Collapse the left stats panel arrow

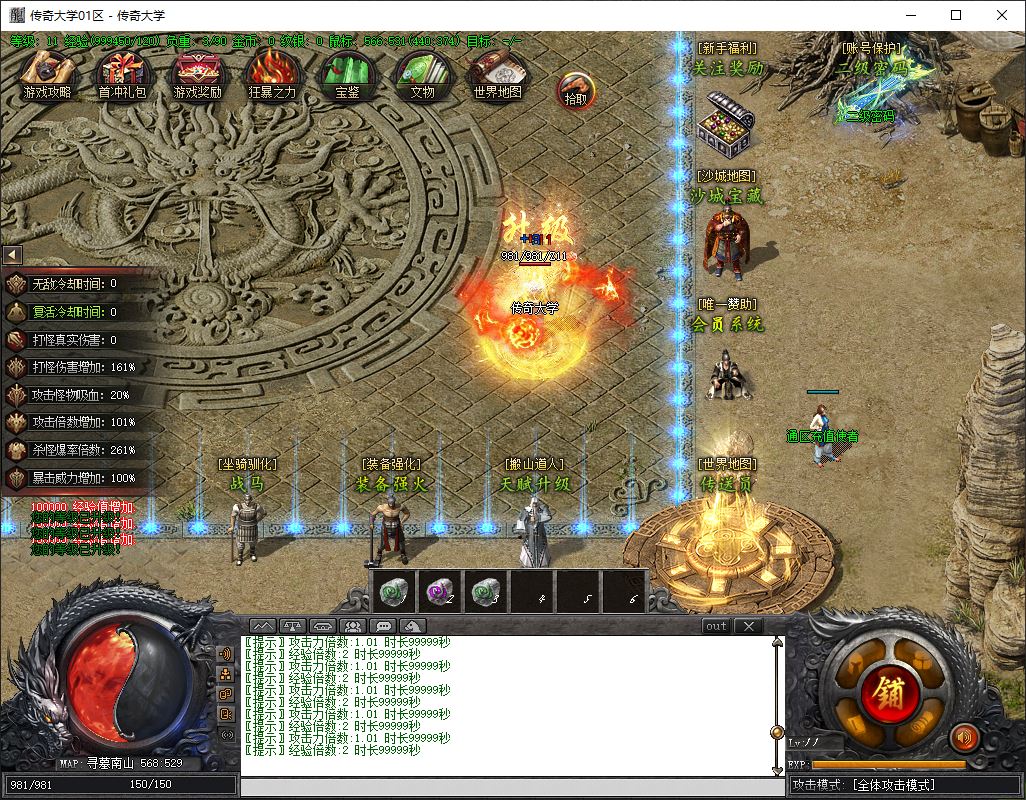(x=12, y=255)
